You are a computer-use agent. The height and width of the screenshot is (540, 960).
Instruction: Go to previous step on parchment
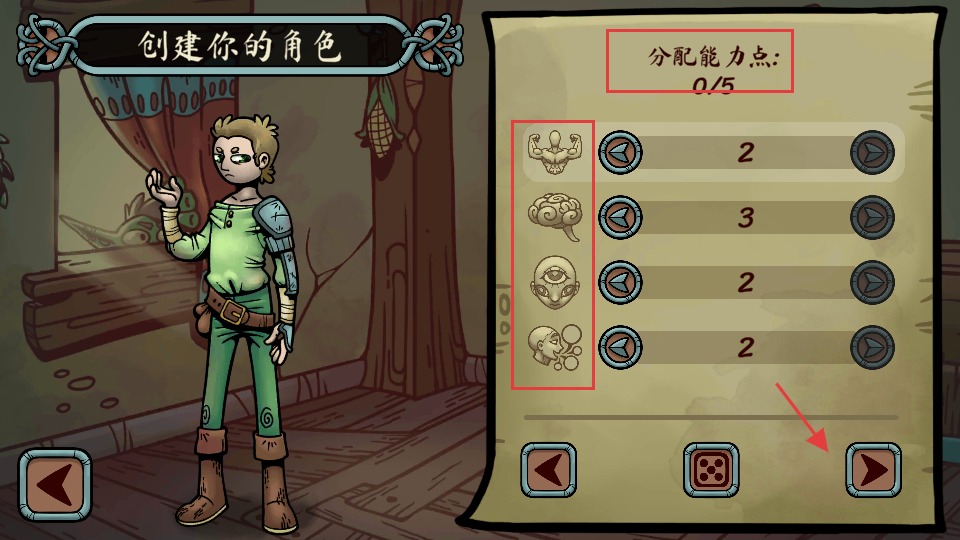(x=548, y=470)
